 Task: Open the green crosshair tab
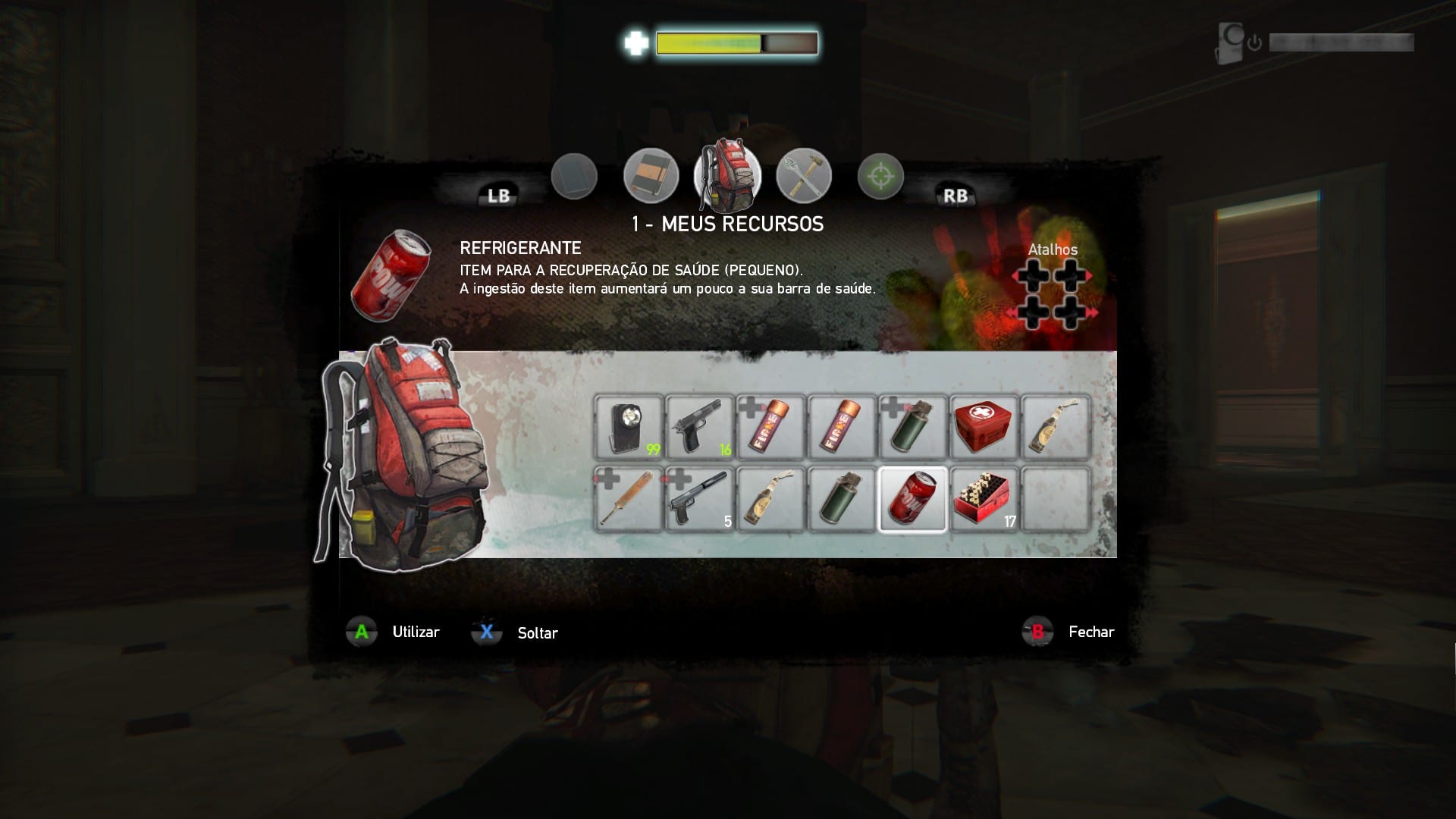(880, 176)
